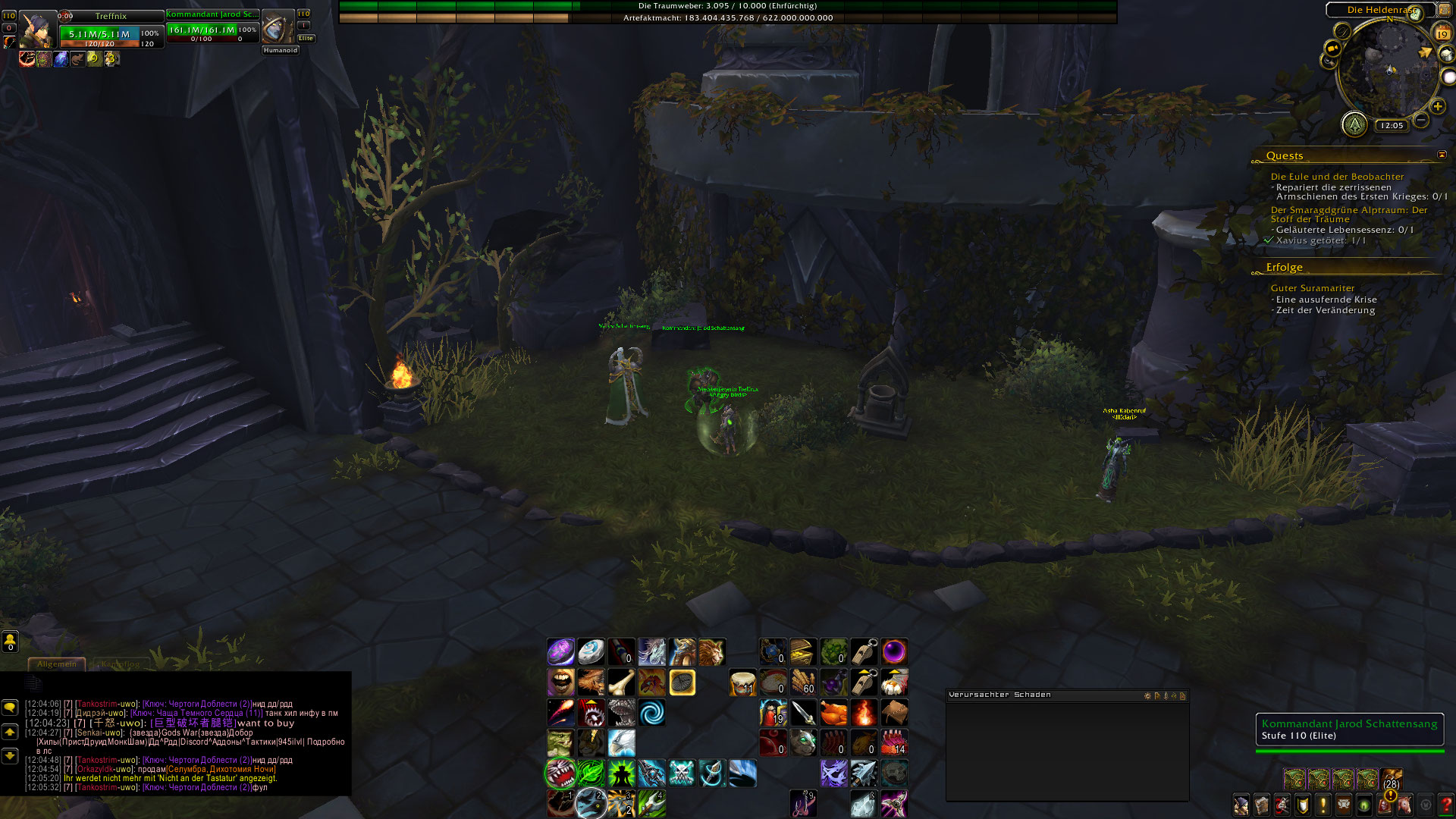Zoom out the minimap with the minus button

[x=1421, y=121]
